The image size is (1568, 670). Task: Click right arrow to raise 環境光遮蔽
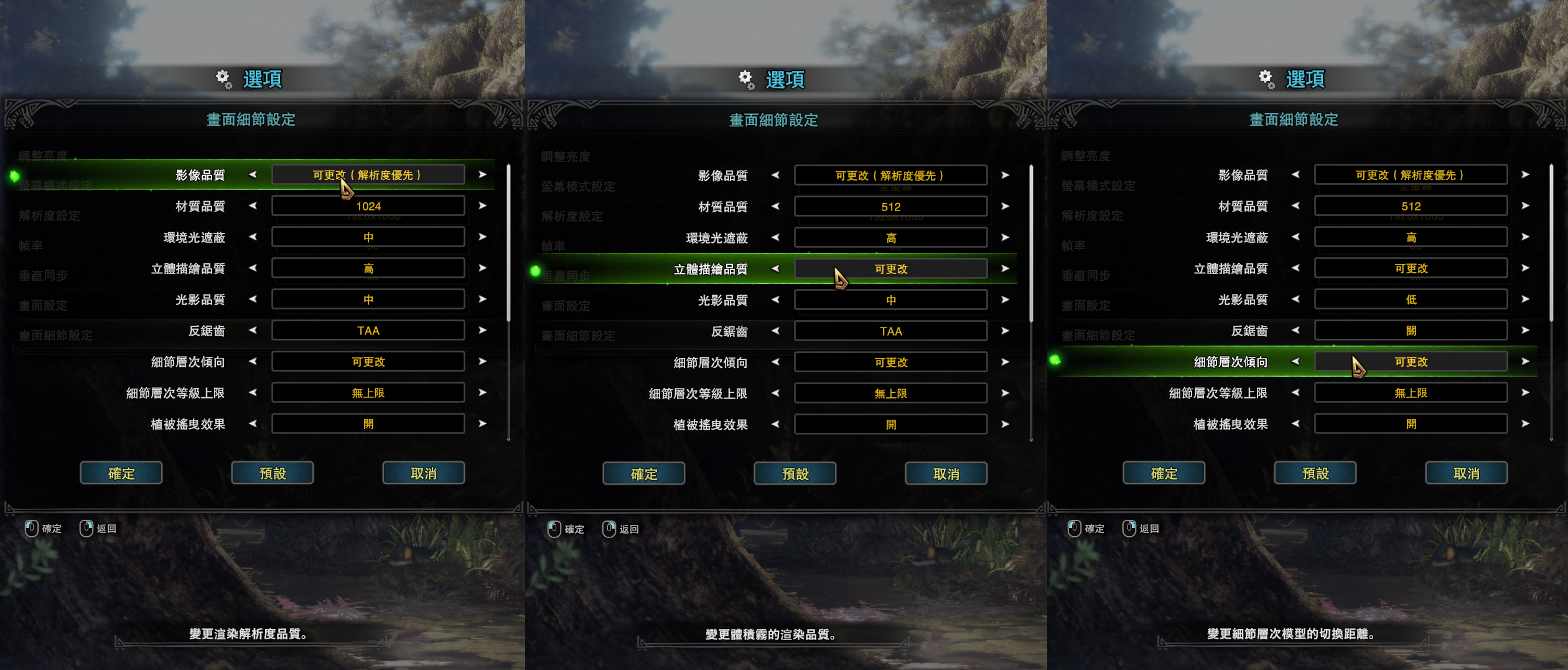pos(484,237)
